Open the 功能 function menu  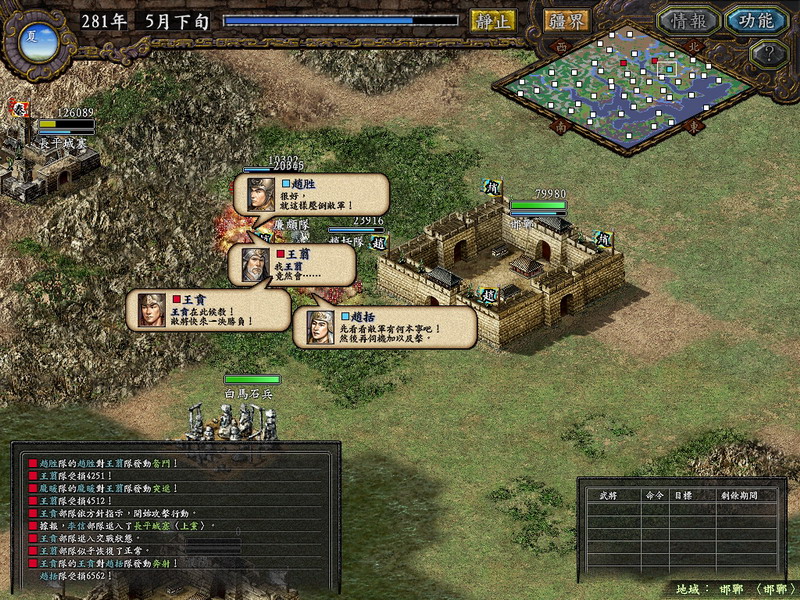[x=756, y=21]
